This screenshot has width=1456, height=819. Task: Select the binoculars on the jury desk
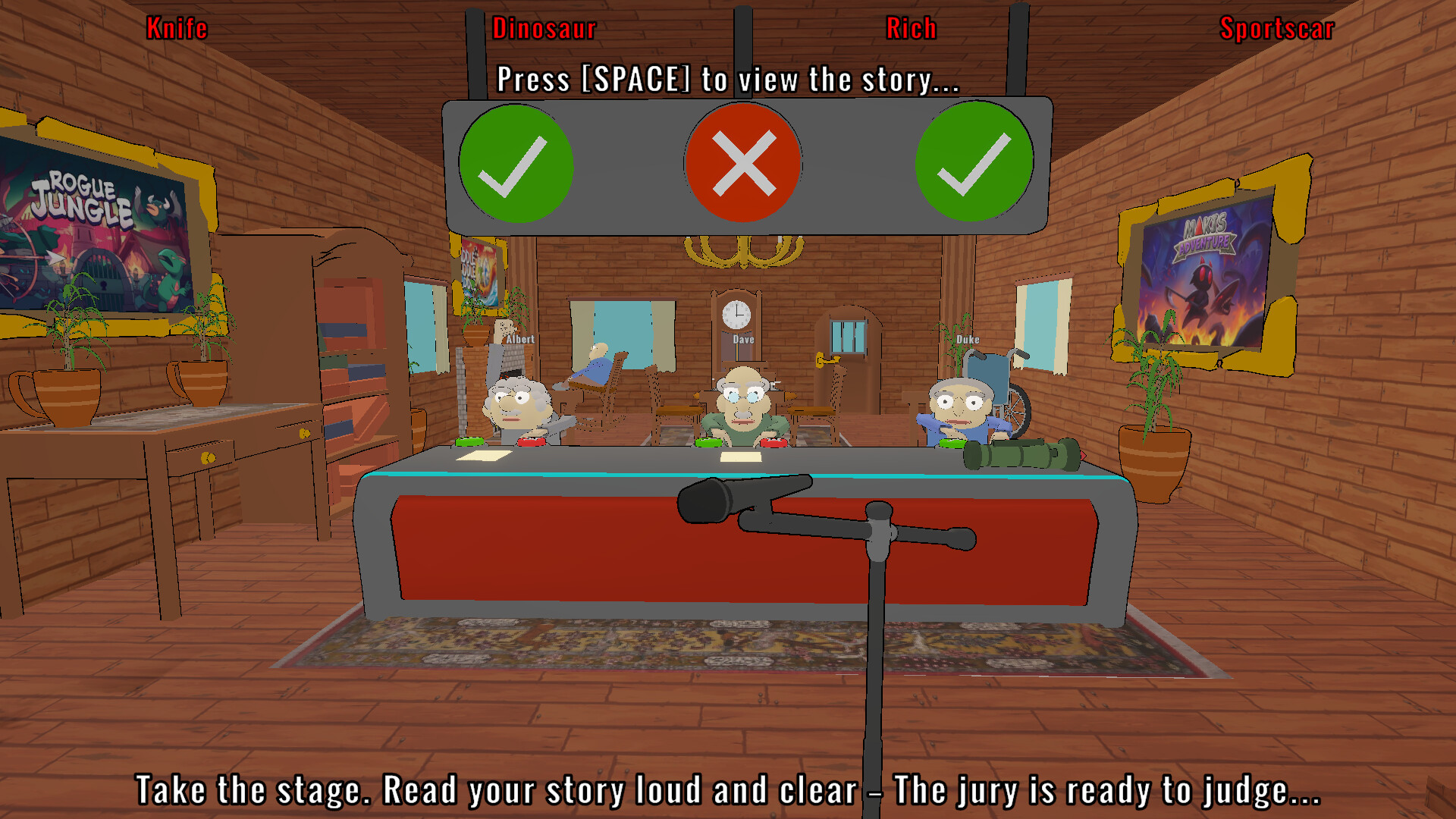coord(1020,455)
